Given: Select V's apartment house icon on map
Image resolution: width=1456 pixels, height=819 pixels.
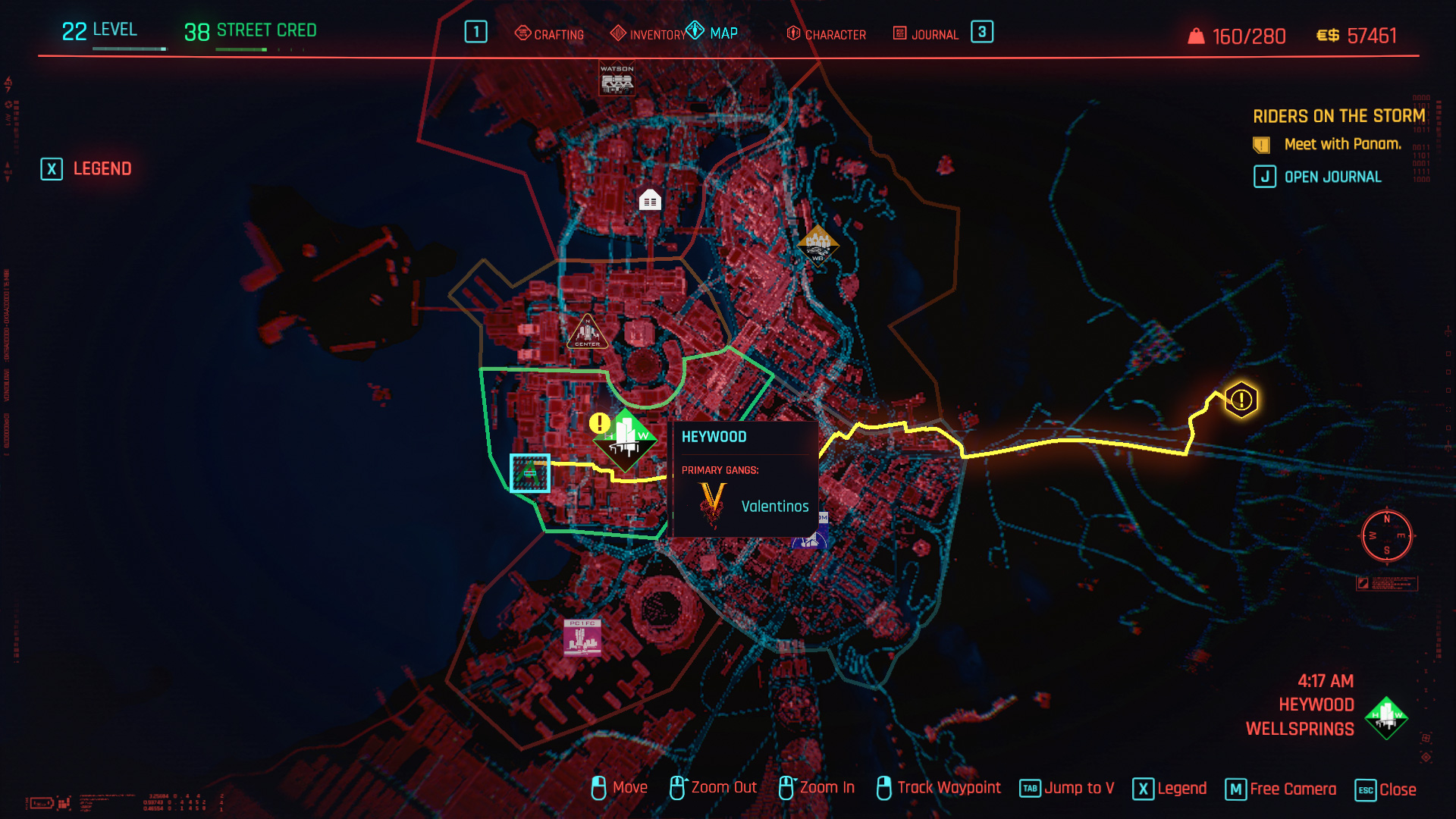Looking at the screenshot, I should tap(648, 200).
